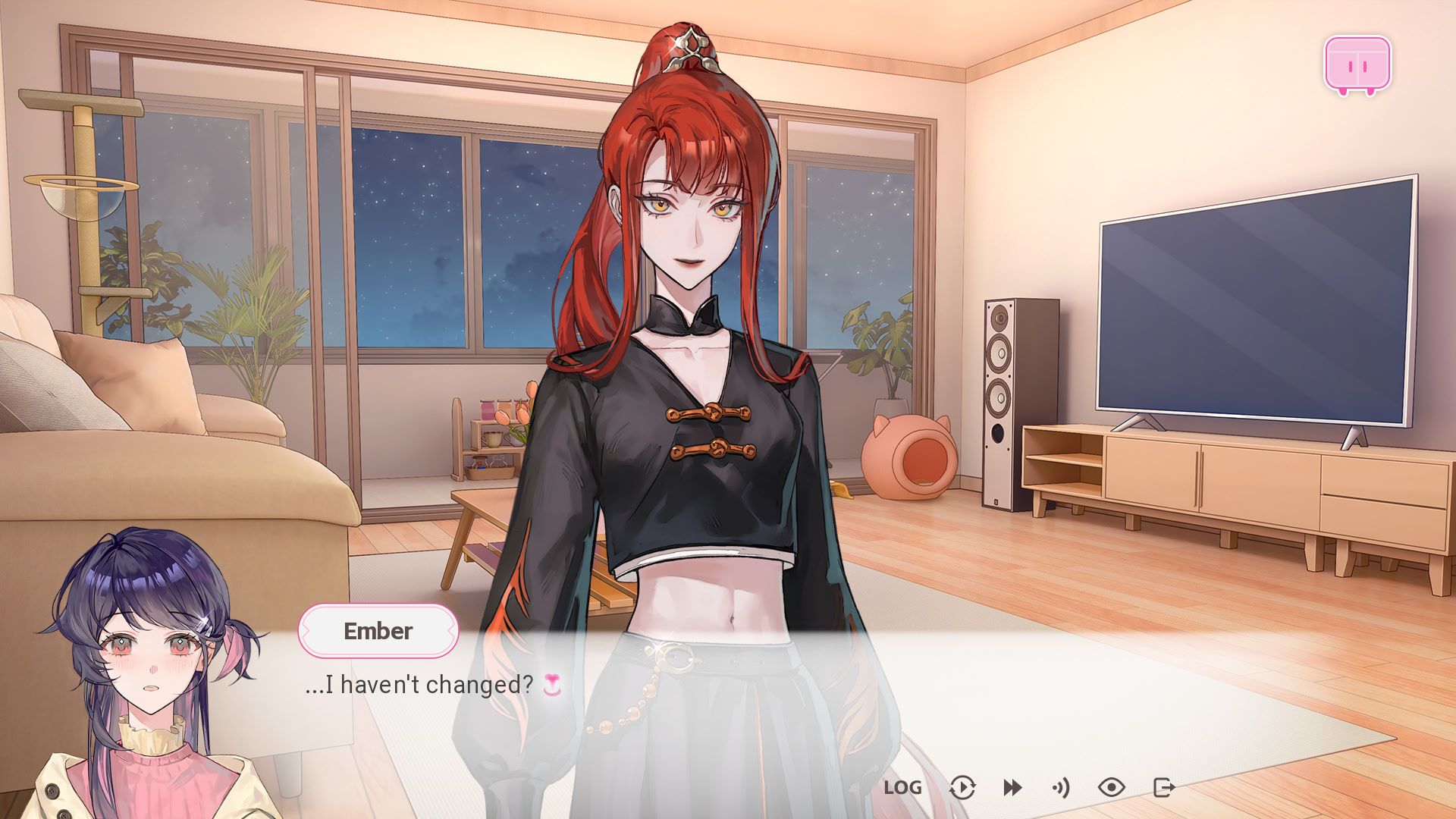This screenshot has height=819, width=1456.
Task: Replay the voice line with the sound icon
Action: (x=1062, y=788)
